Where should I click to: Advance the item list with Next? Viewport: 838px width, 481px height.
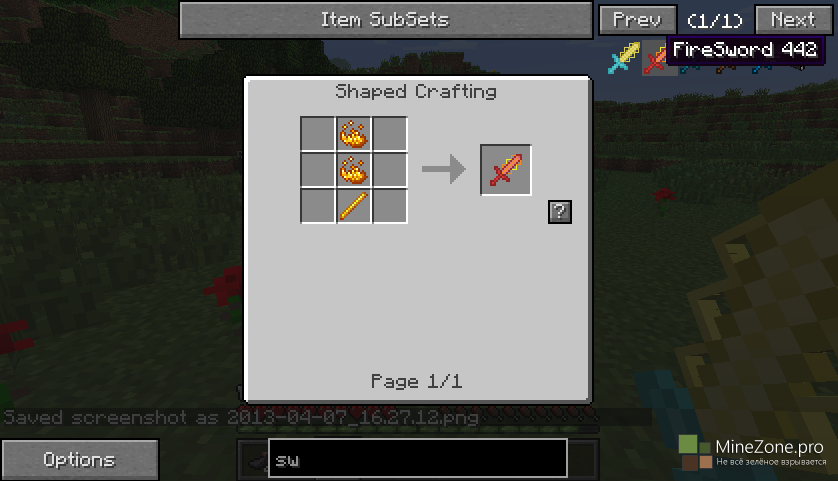792,20
